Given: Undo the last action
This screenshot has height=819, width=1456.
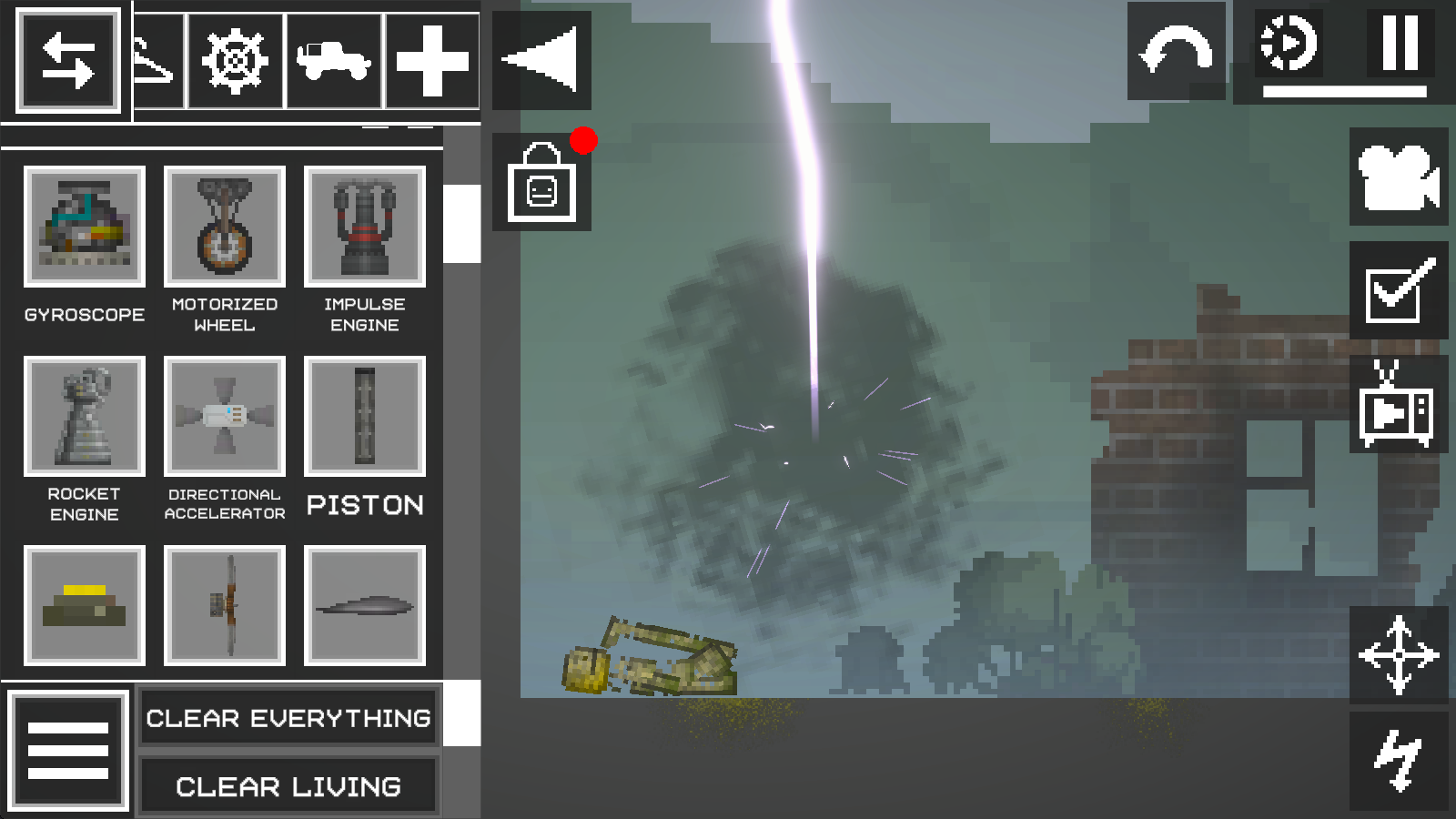Looking at the screenshot, I should 1176,52.
